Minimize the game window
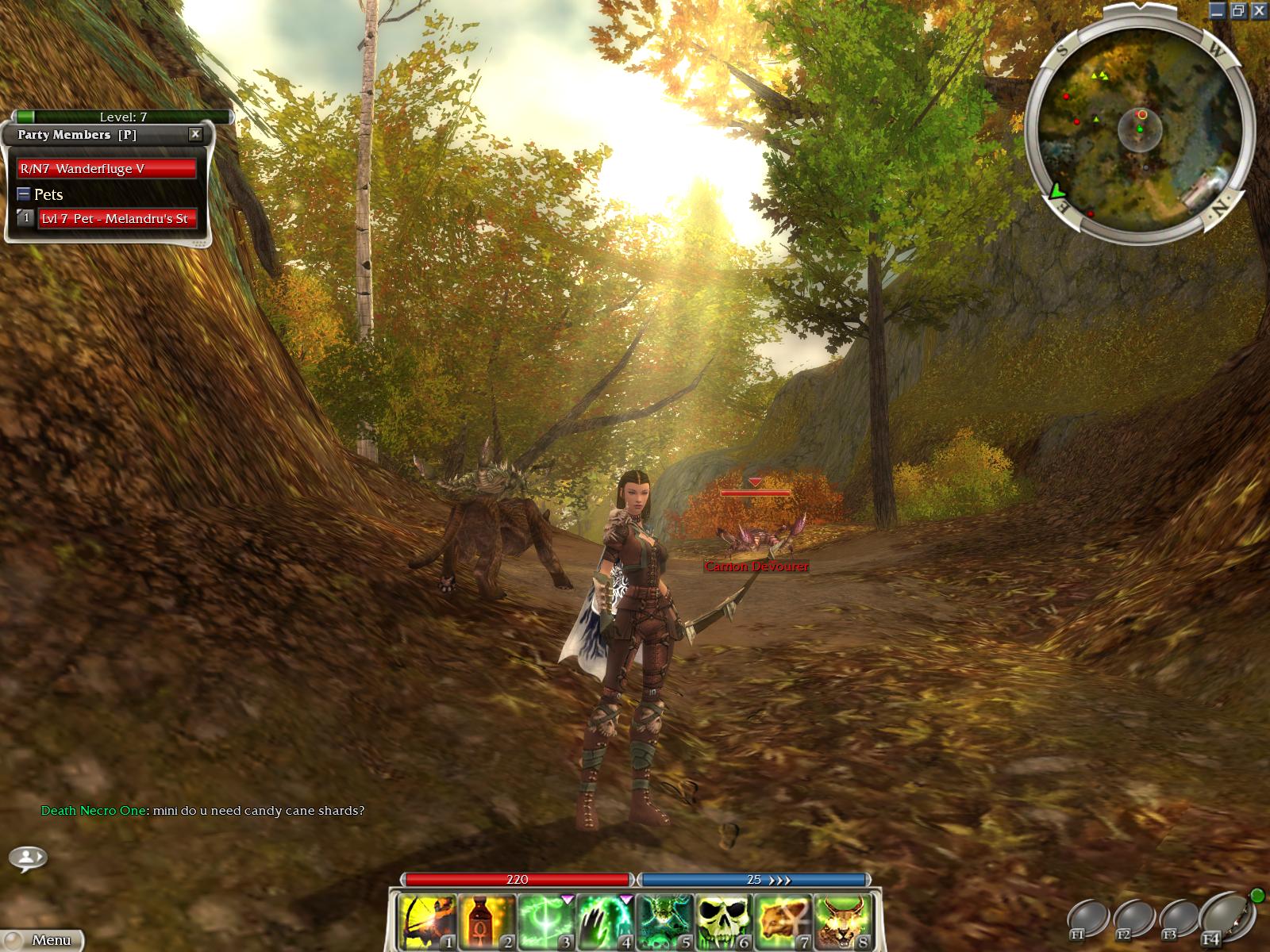This screenshot has height=952, width=1270. coord(1218,10)
